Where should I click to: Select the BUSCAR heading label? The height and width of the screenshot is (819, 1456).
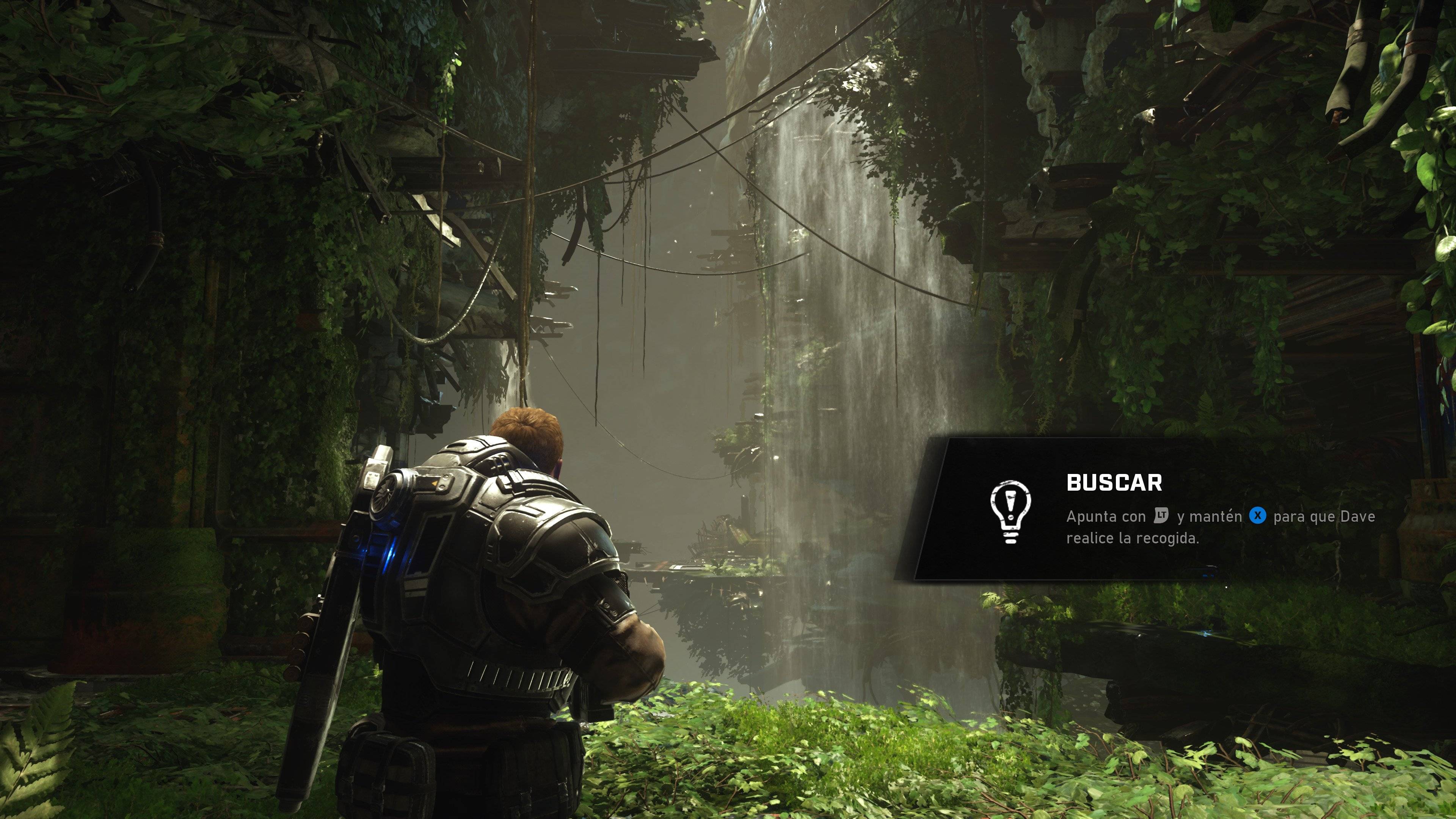pyautogui.click(x=1115, y=483)
